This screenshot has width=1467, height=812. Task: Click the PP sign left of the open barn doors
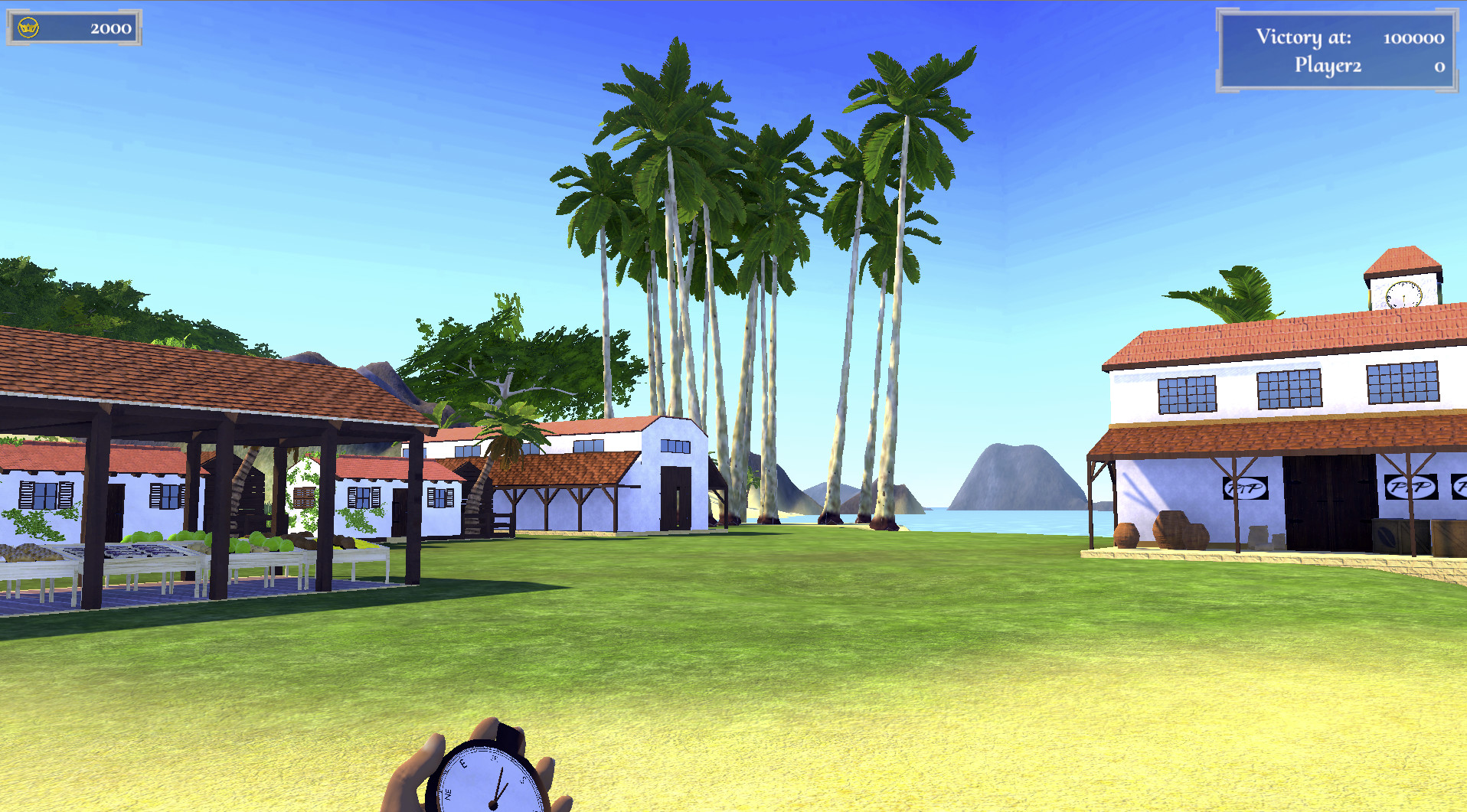pos(1246,487)
